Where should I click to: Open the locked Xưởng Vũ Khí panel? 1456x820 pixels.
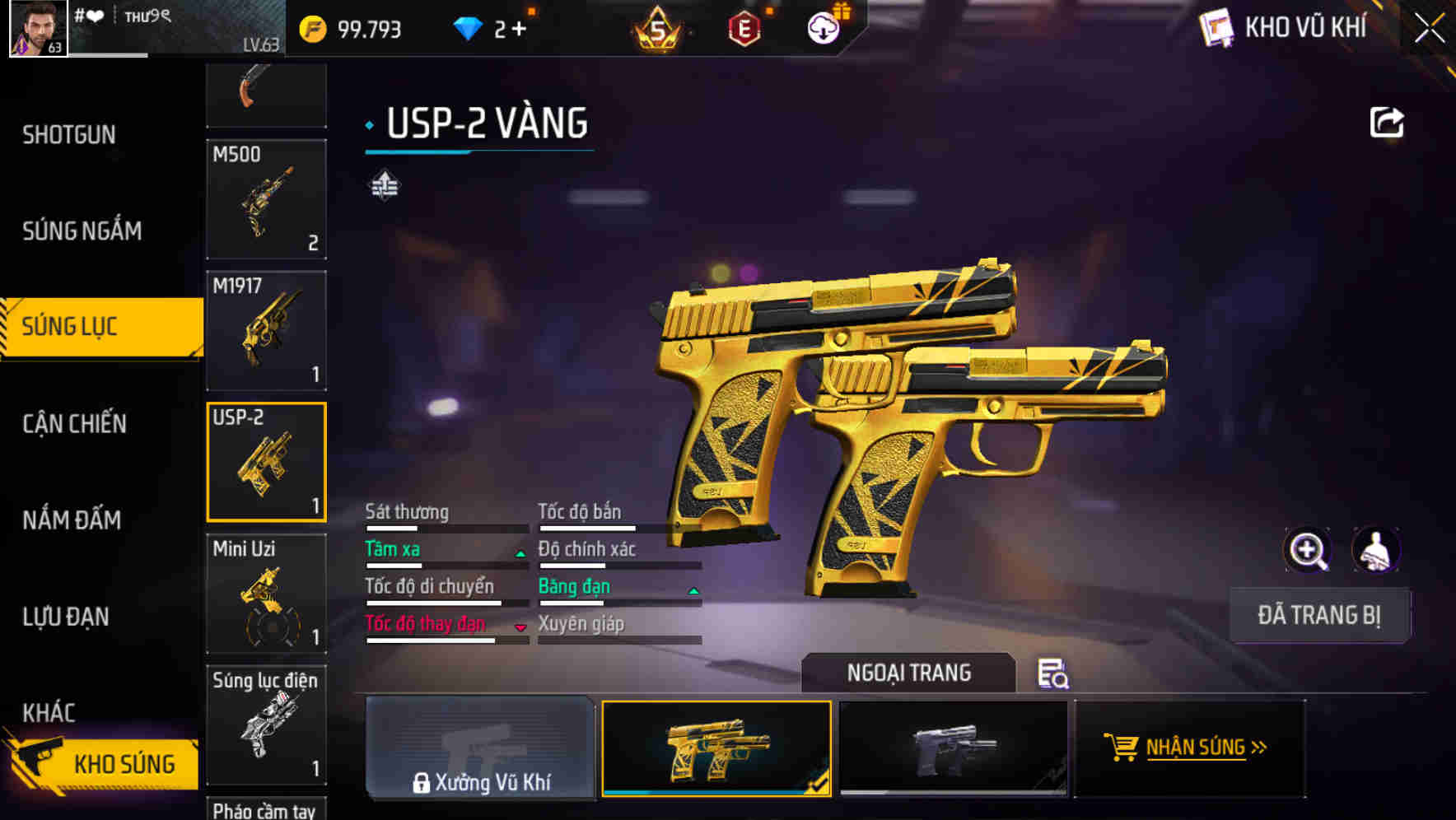click(x=481, y=749)
